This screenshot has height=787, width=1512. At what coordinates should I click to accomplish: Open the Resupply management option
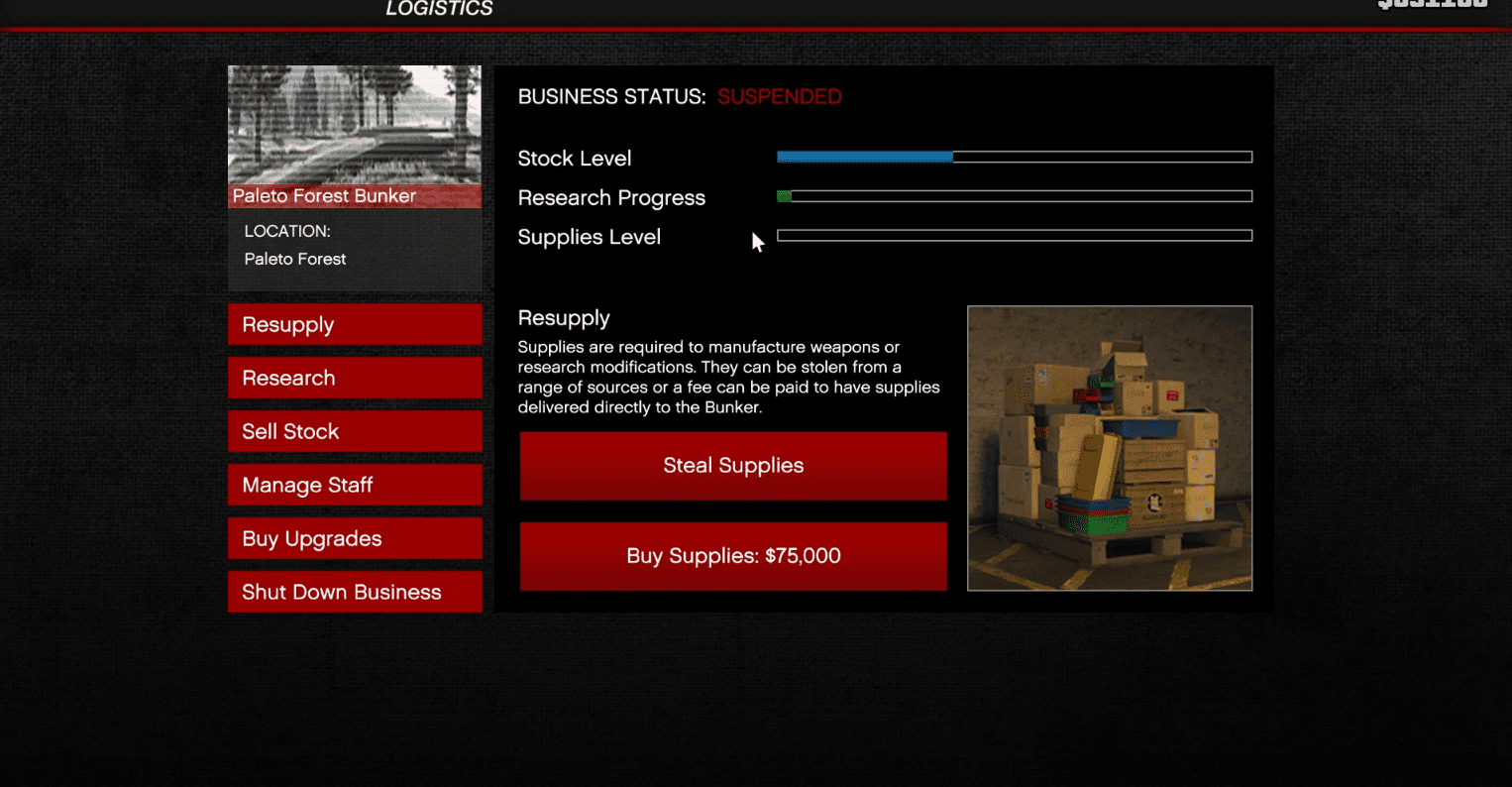pos(354,324)
